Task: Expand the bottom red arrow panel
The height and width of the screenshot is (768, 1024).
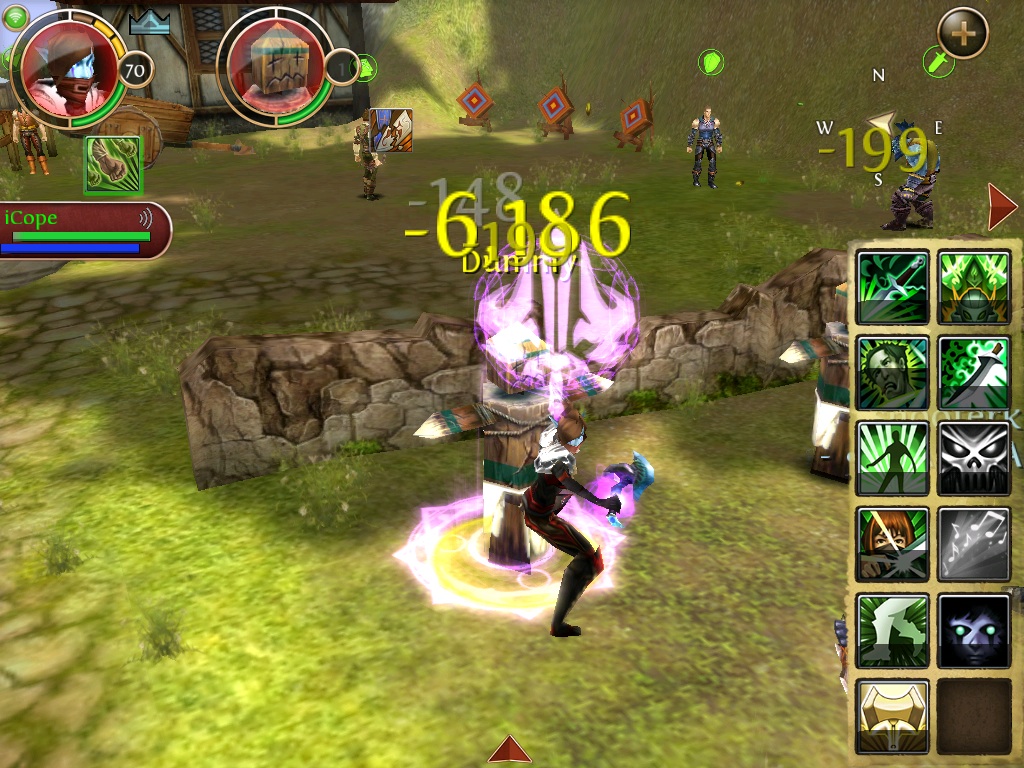Action: click(x=510, y=749)
